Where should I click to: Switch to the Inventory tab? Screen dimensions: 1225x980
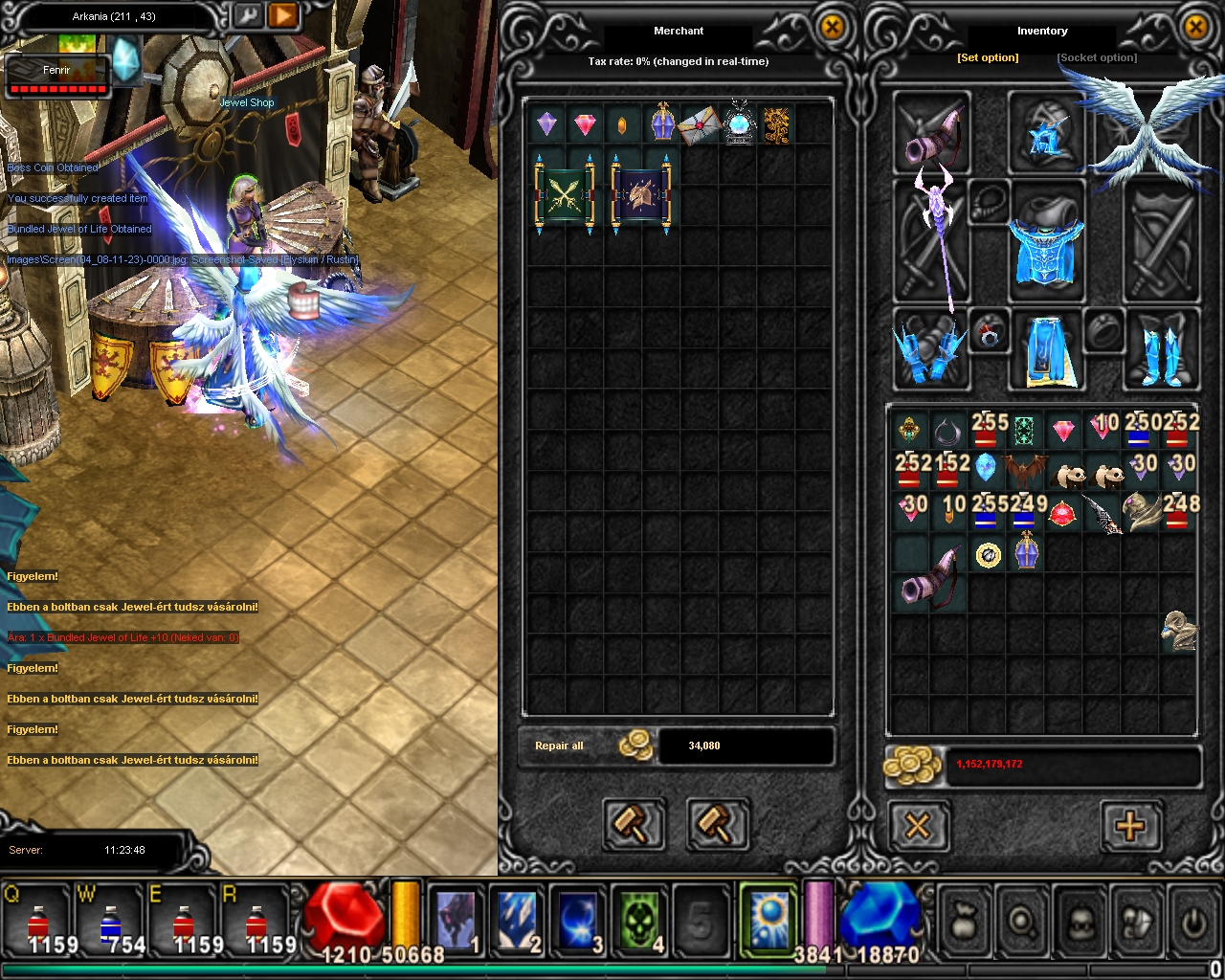click(1042, 30)
